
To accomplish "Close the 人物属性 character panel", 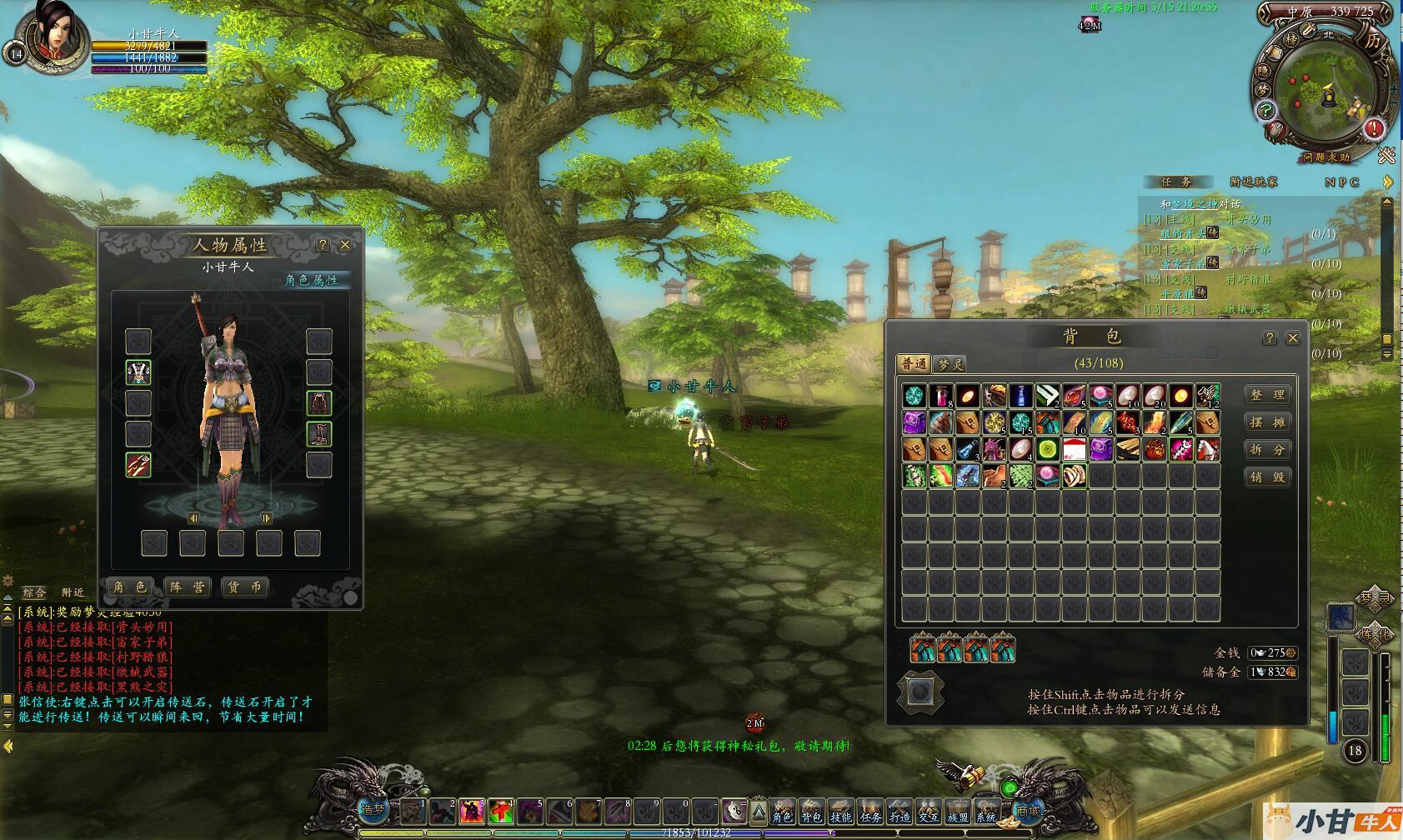I will click(x=344, y=244).
